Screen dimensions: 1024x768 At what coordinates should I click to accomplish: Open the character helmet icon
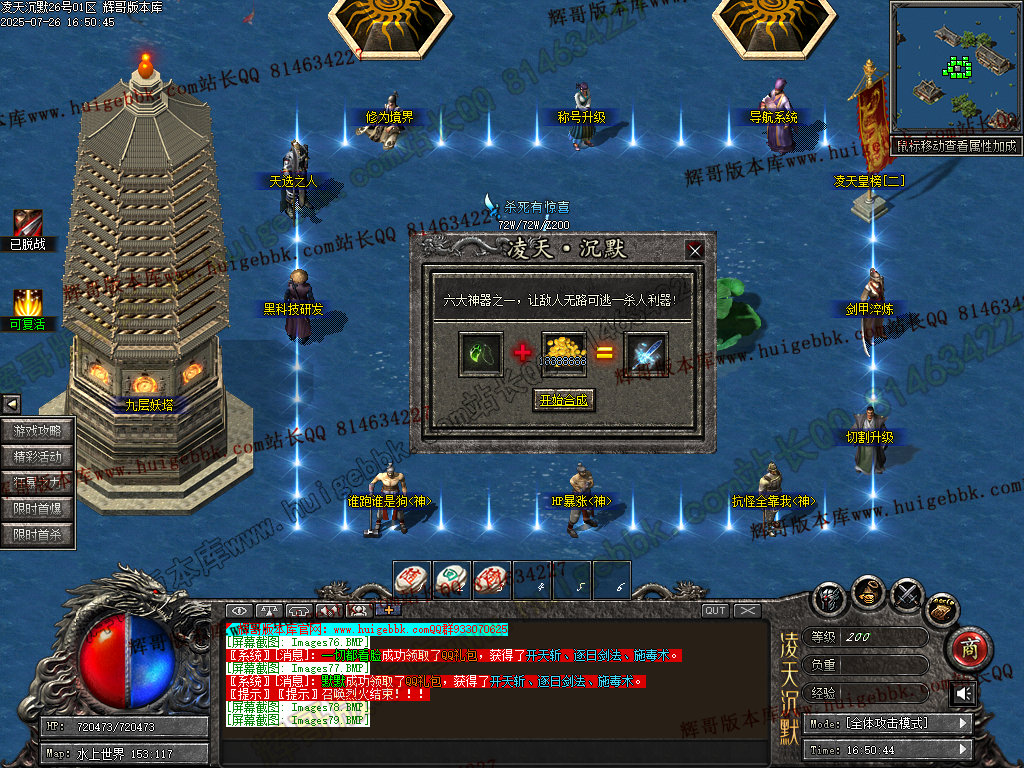830,598
